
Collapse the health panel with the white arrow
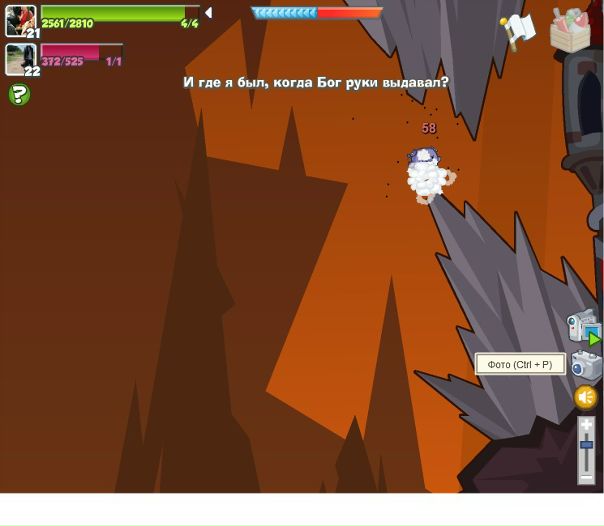coord(208,13)
